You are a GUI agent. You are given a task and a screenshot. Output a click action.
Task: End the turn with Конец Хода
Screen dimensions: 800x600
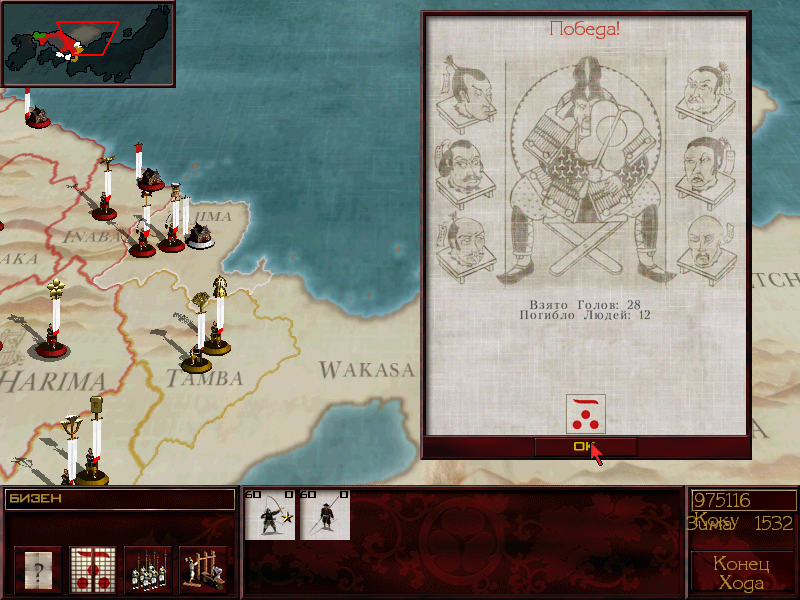click(x=740, y=572)
